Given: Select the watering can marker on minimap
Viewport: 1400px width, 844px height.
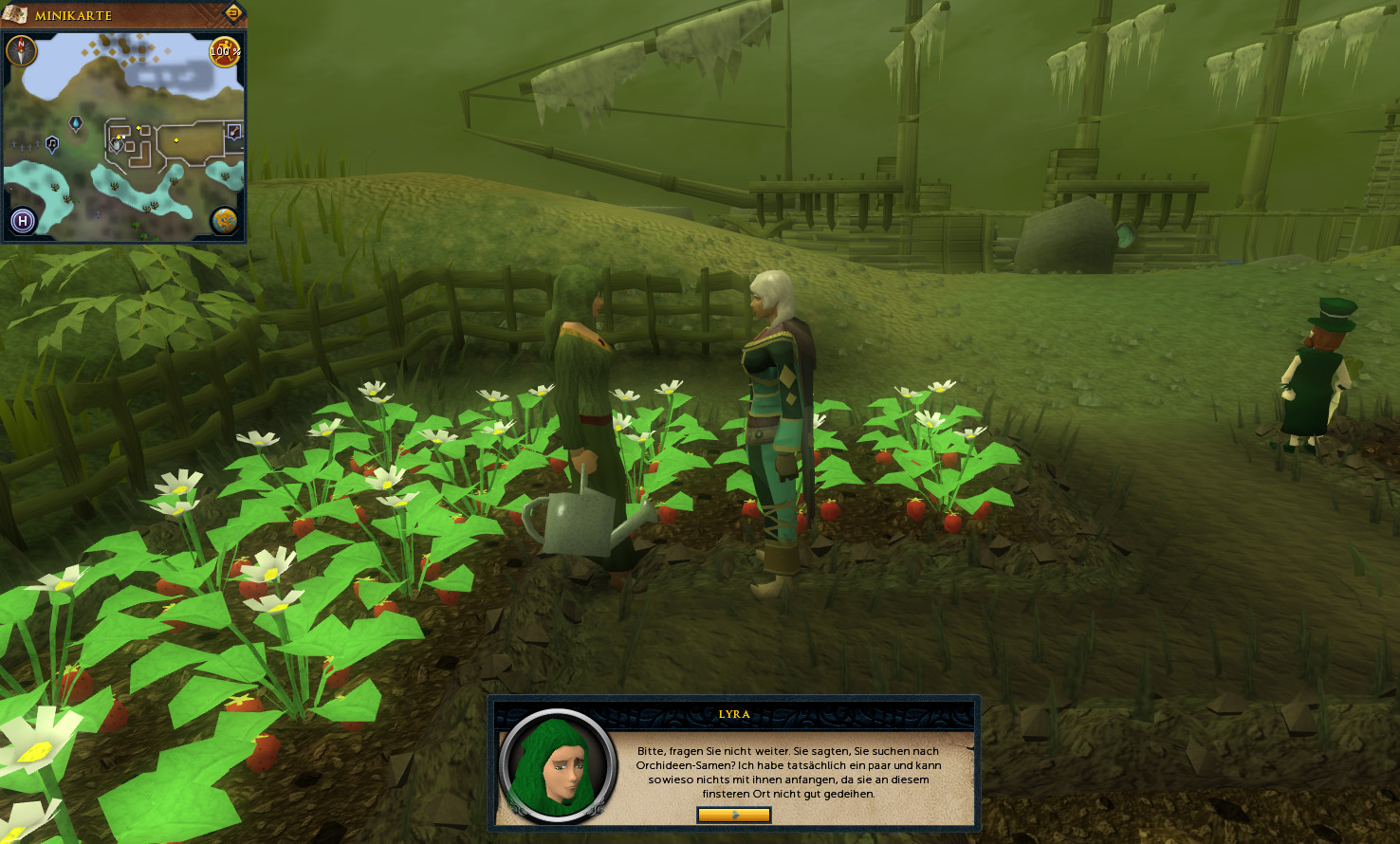Looking at the screenshot, I should point(117,144).
